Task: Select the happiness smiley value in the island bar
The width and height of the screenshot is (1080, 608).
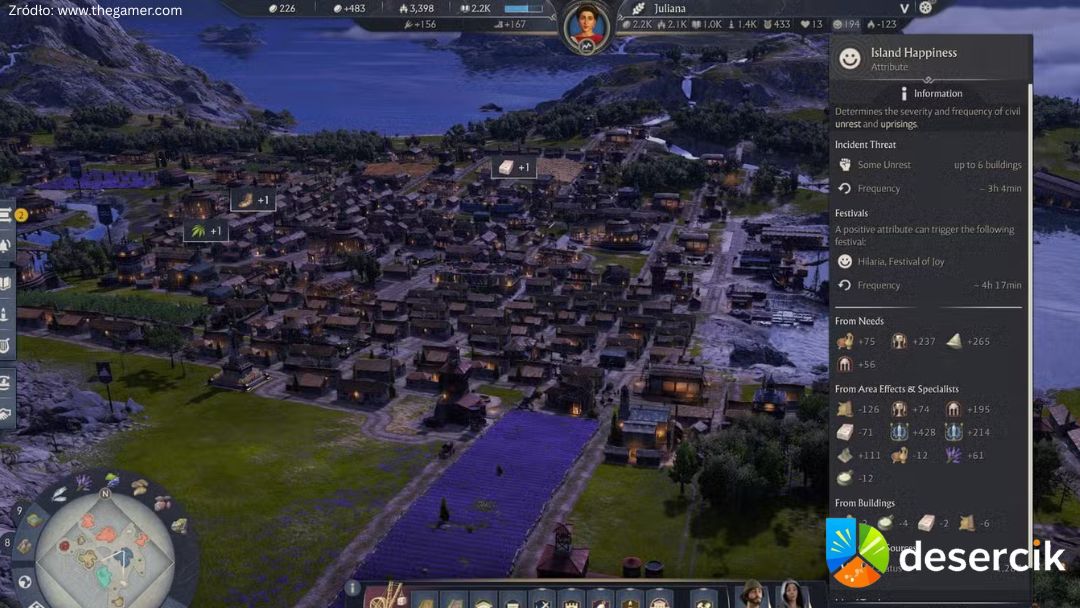Action: click(845, 24)
